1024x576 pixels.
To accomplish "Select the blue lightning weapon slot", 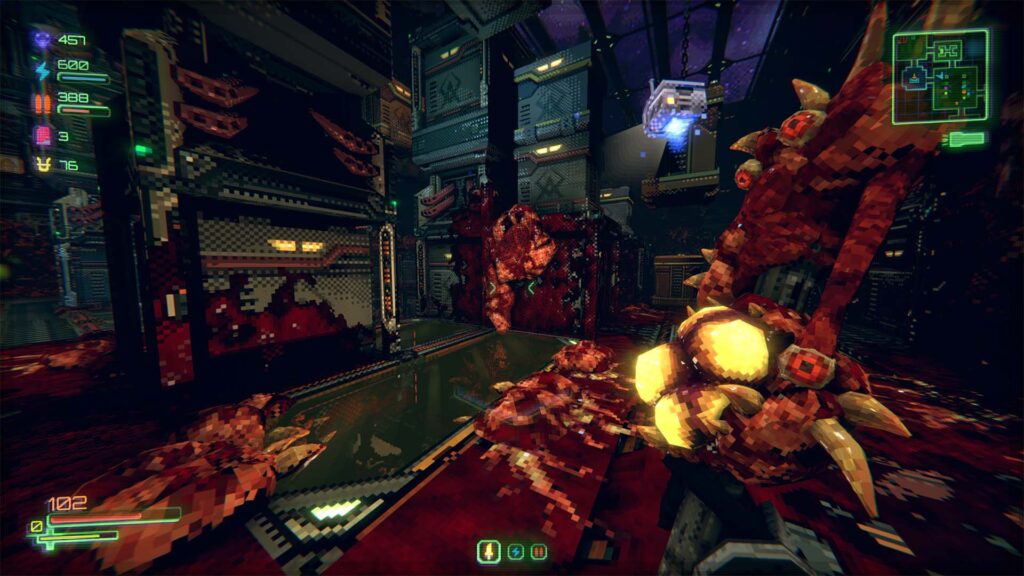I will [515, 551].
